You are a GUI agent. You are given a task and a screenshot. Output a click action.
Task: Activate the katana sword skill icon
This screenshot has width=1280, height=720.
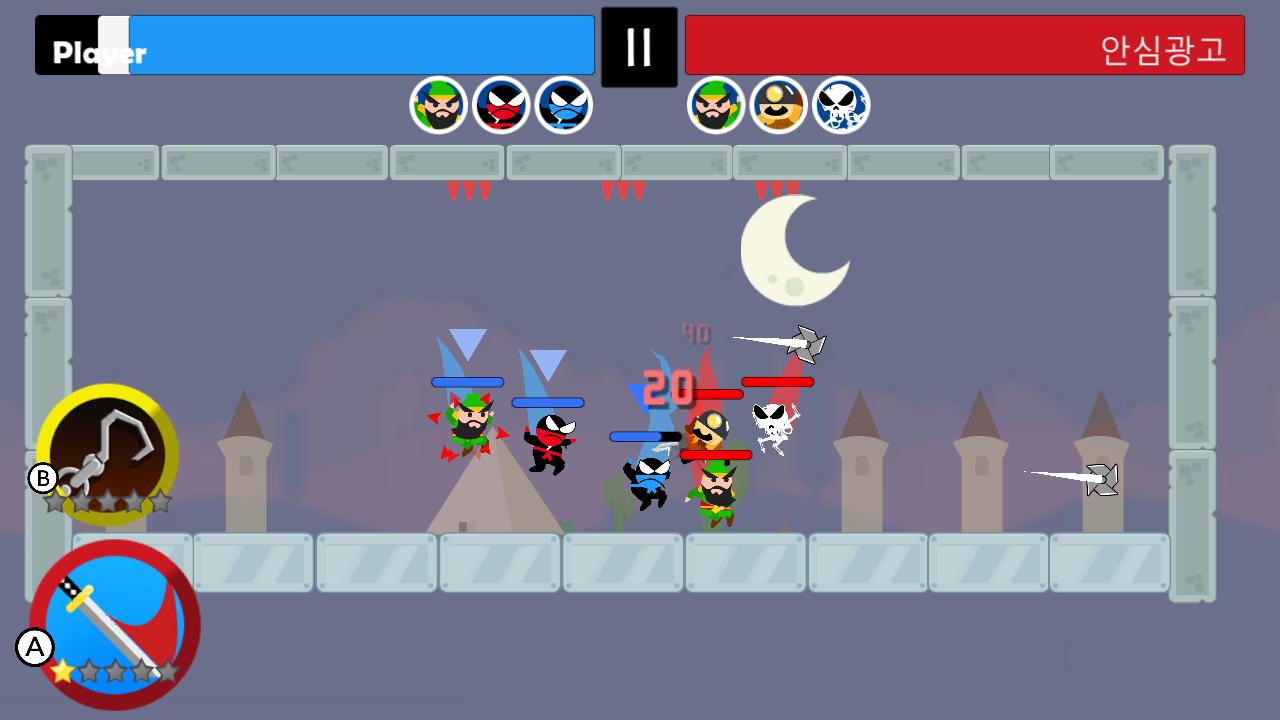point(115,625)
